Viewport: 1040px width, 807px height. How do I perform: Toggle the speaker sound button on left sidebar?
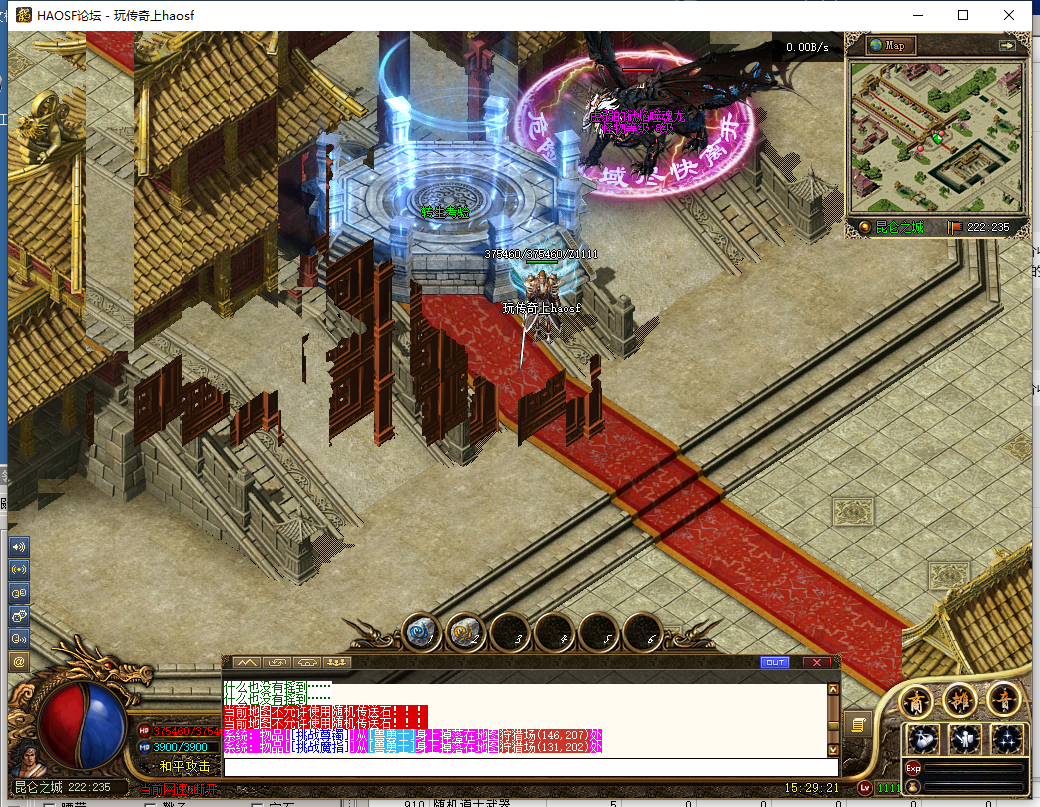pyautogui.click(x=18, y=547)
